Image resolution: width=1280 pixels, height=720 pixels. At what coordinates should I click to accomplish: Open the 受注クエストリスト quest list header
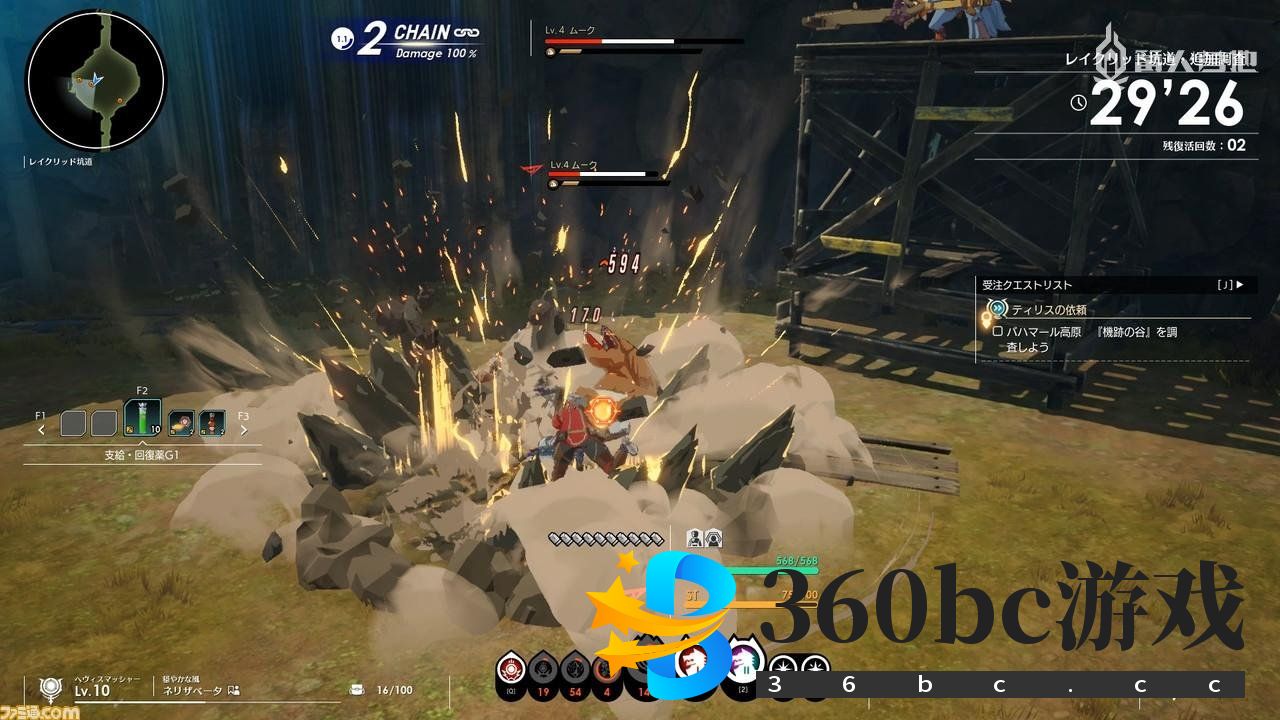(1112, 285)
